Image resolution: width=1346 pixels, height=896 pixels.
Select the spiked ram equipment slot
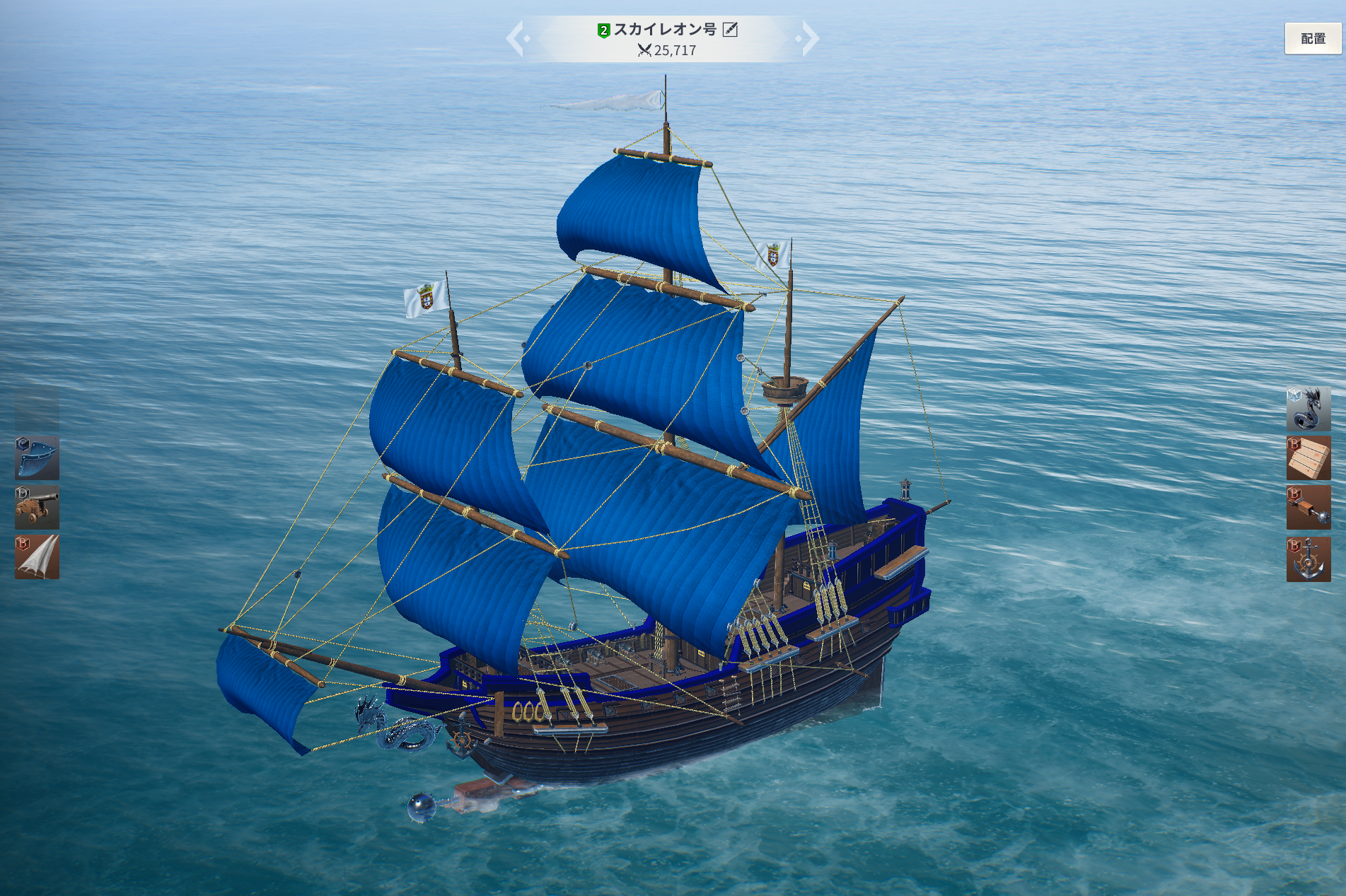1308,508
